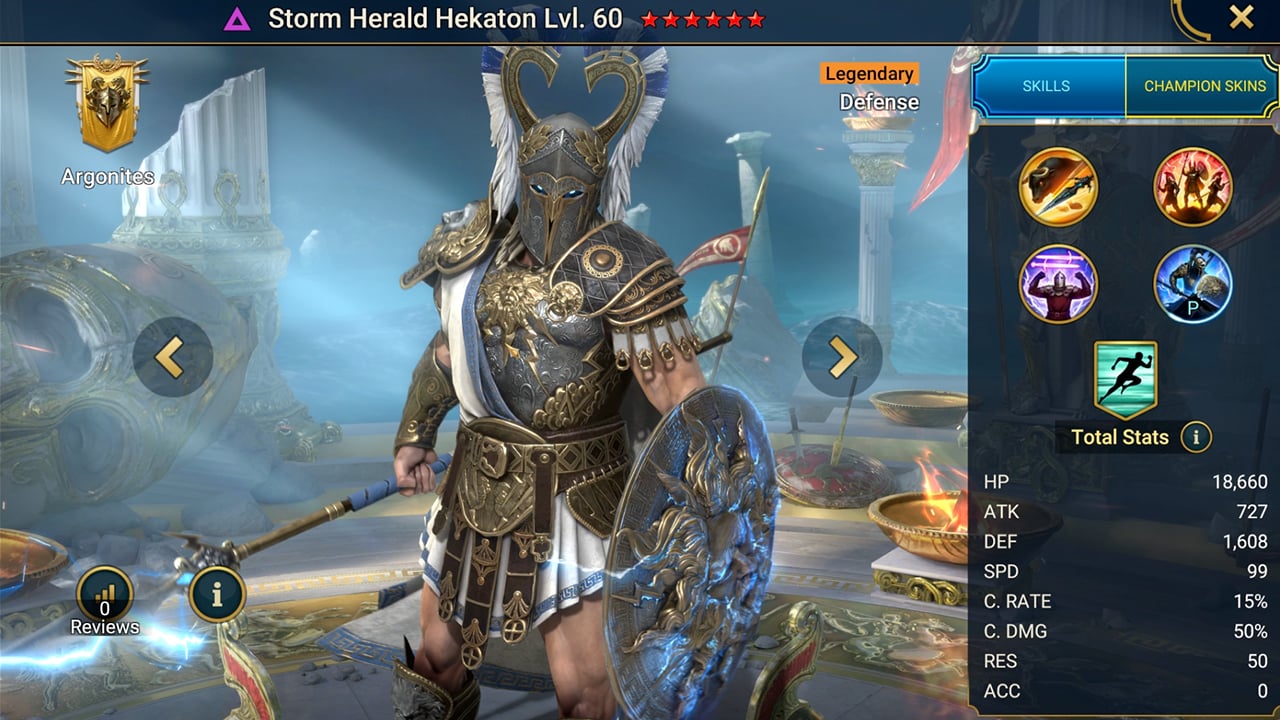Image resolution: width=1280 pixels, height=720 pixels.
Task: Switch to the Skills tab
Action: [x=1047, y=86]
